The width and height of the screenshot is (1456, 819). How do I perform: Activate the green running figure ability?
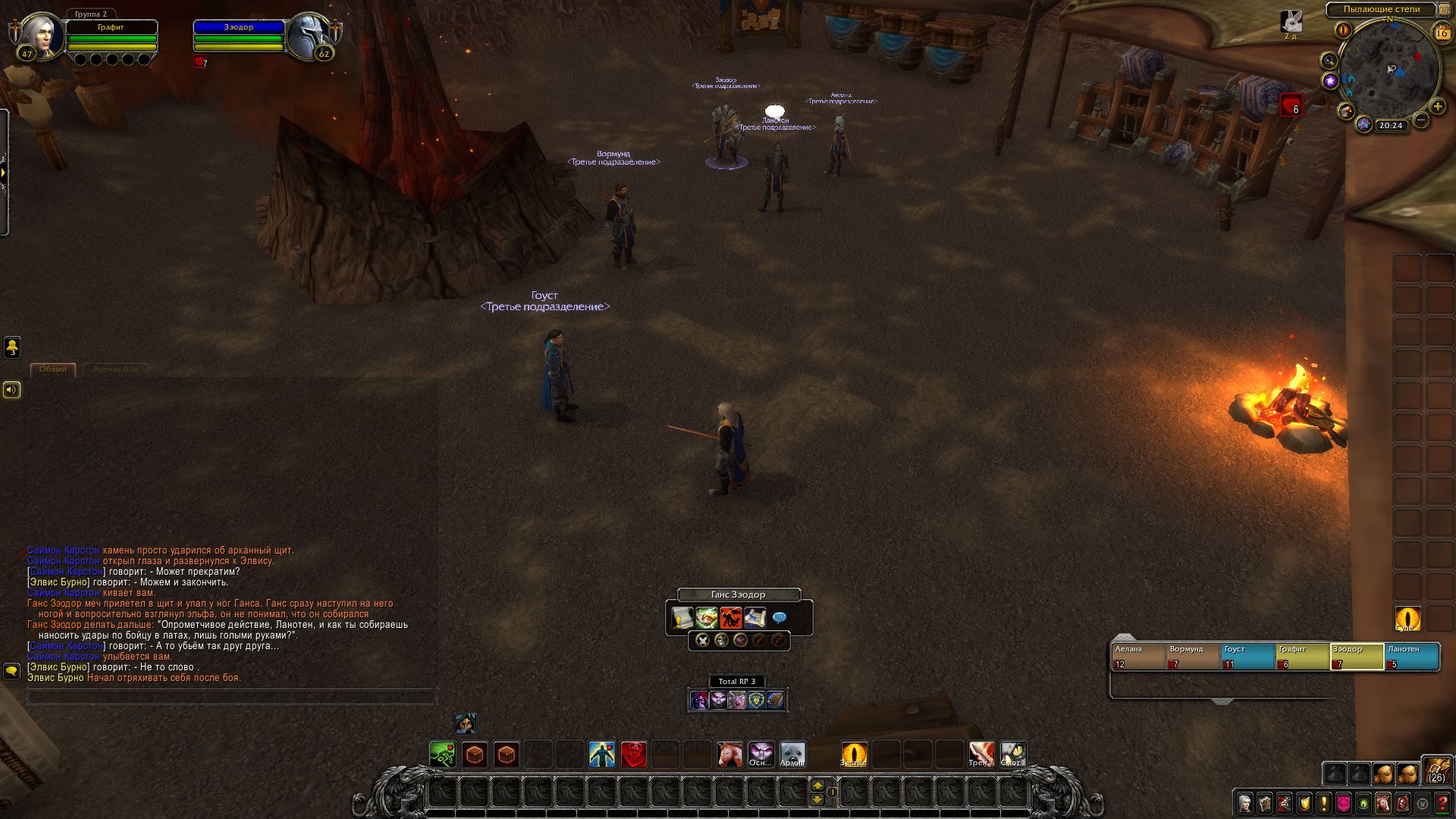(x=442, y=755)
